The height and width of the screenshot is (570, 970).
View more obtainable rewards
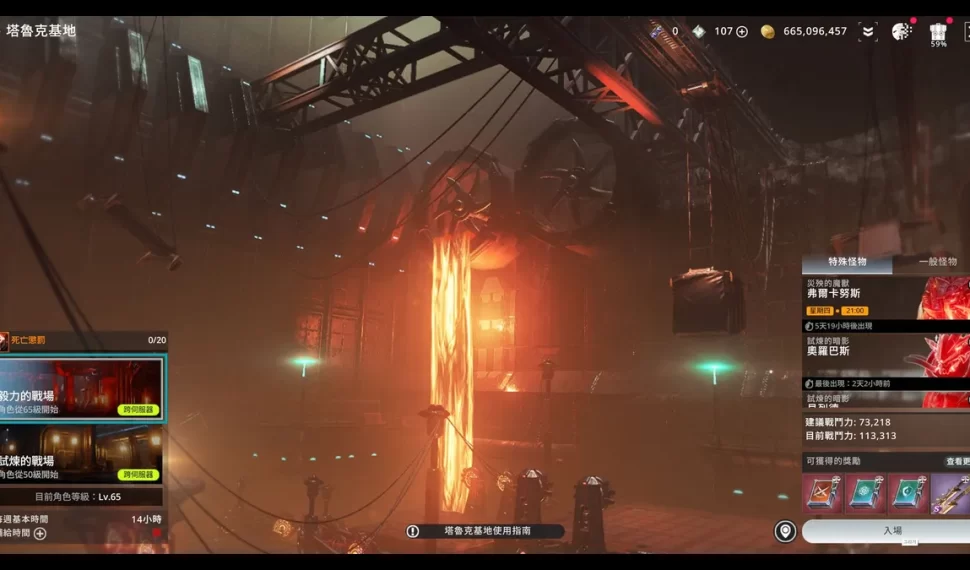(x=957, y=462)
